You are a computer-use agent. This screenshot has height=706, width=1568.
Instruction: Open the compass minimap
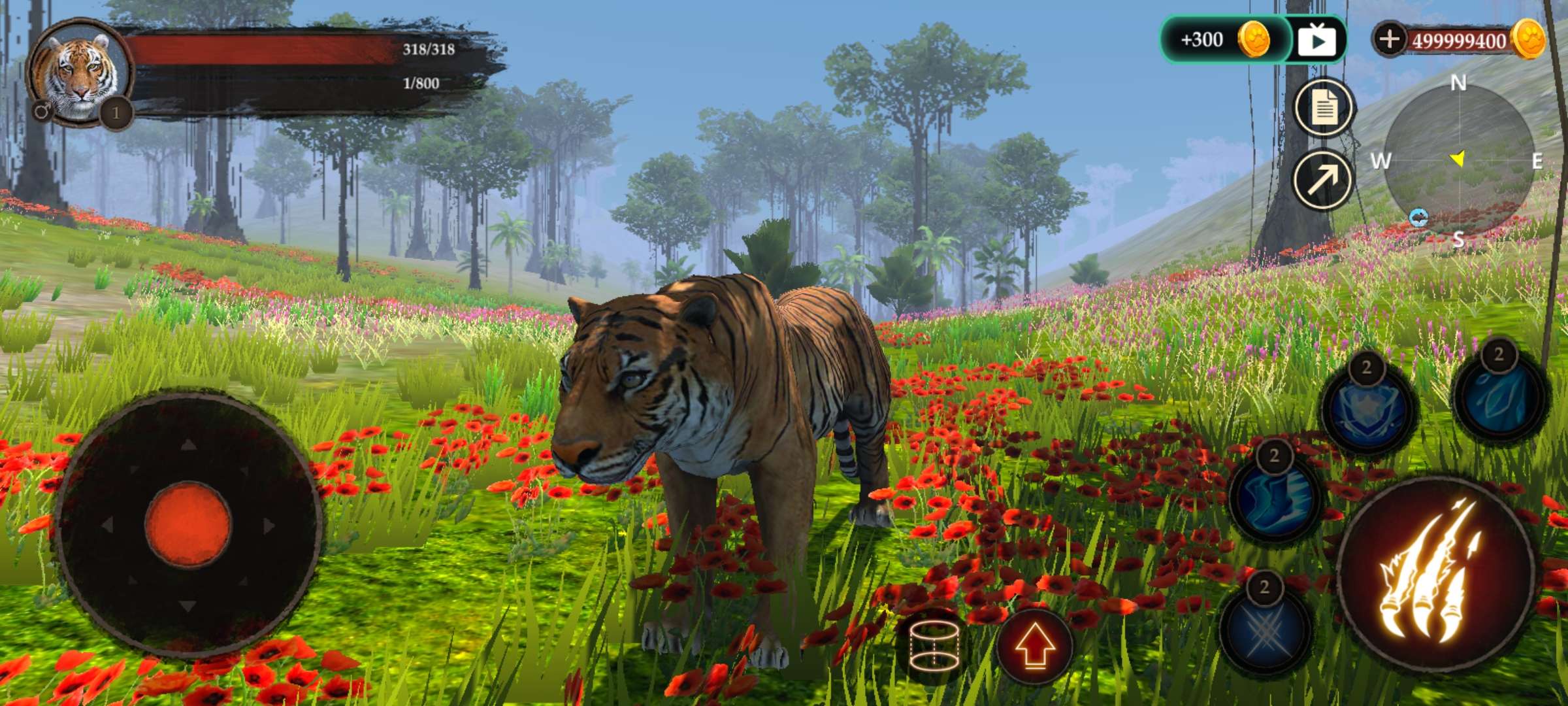pos(1458,160)
